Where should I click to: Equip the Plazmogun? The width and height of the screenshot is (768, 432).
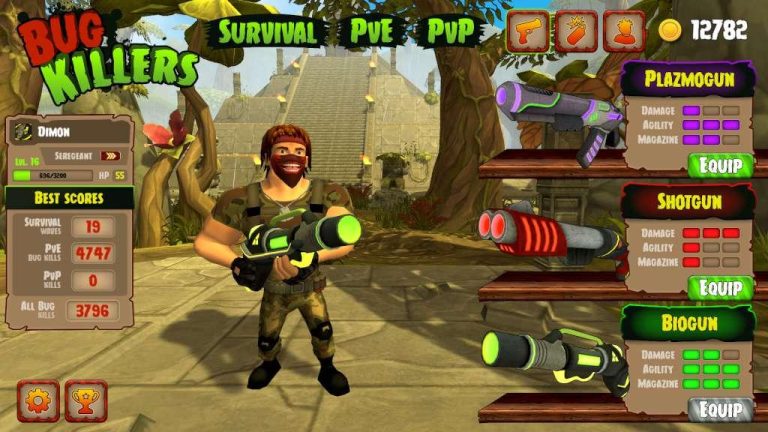point(720,165)
